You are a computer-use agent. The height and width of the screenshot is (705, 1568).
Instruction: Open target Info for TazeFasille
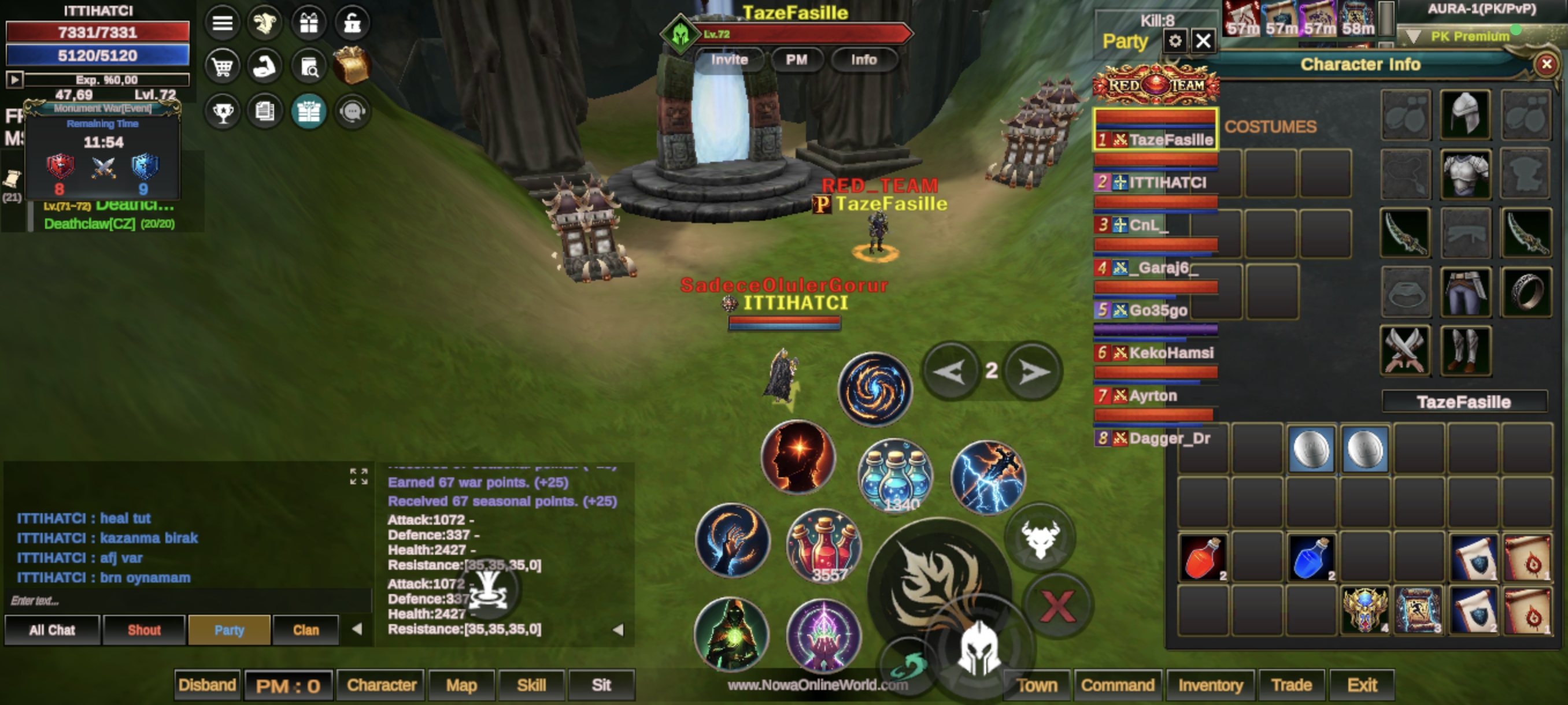pyautogui.click(x=863, y=60)
